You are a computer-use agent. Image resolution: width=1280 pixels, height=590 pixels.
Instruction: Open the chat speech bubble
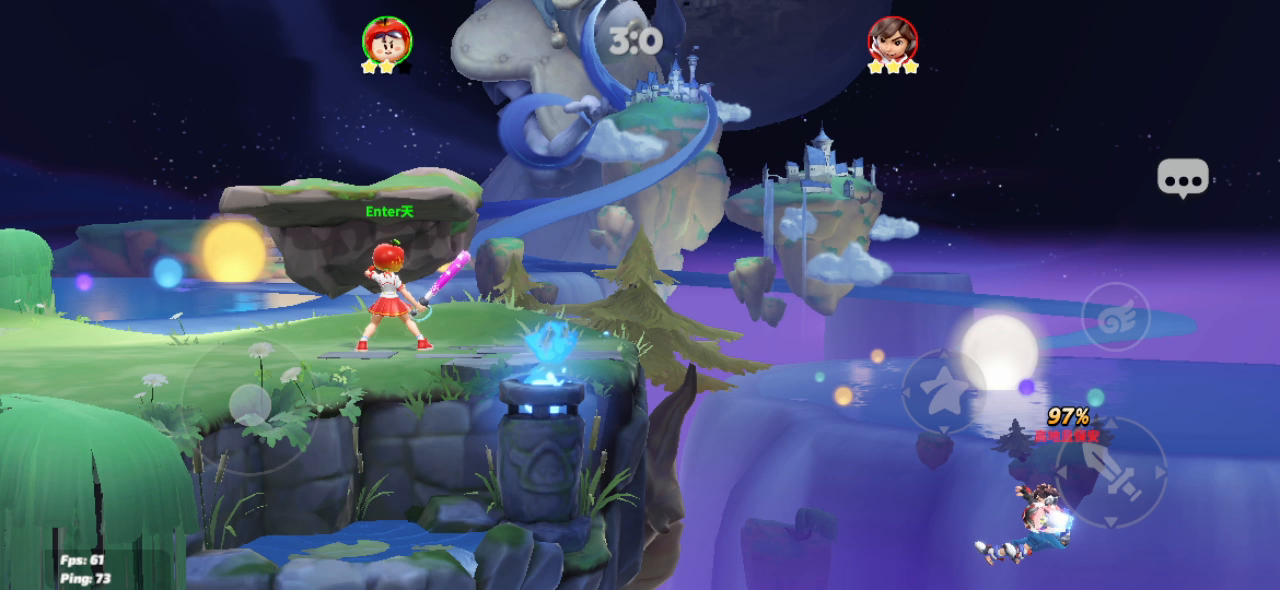[1183, 178]
